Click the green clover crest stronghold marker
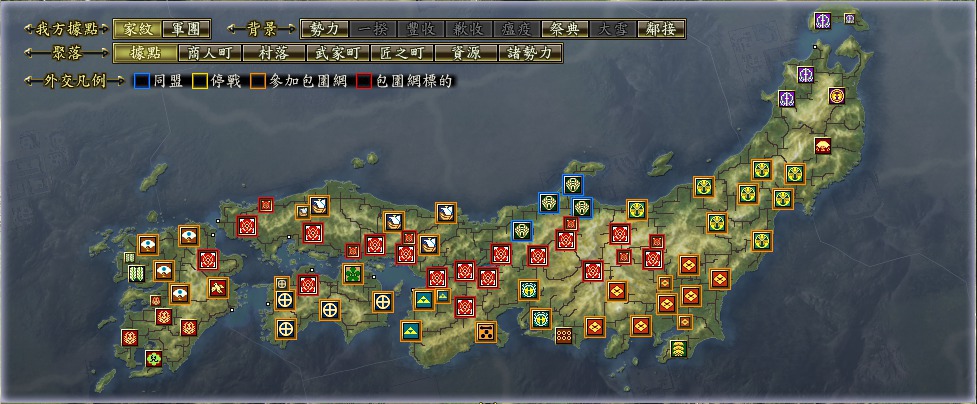Screen dimensions: 977x404 click(x=353, y=273)
